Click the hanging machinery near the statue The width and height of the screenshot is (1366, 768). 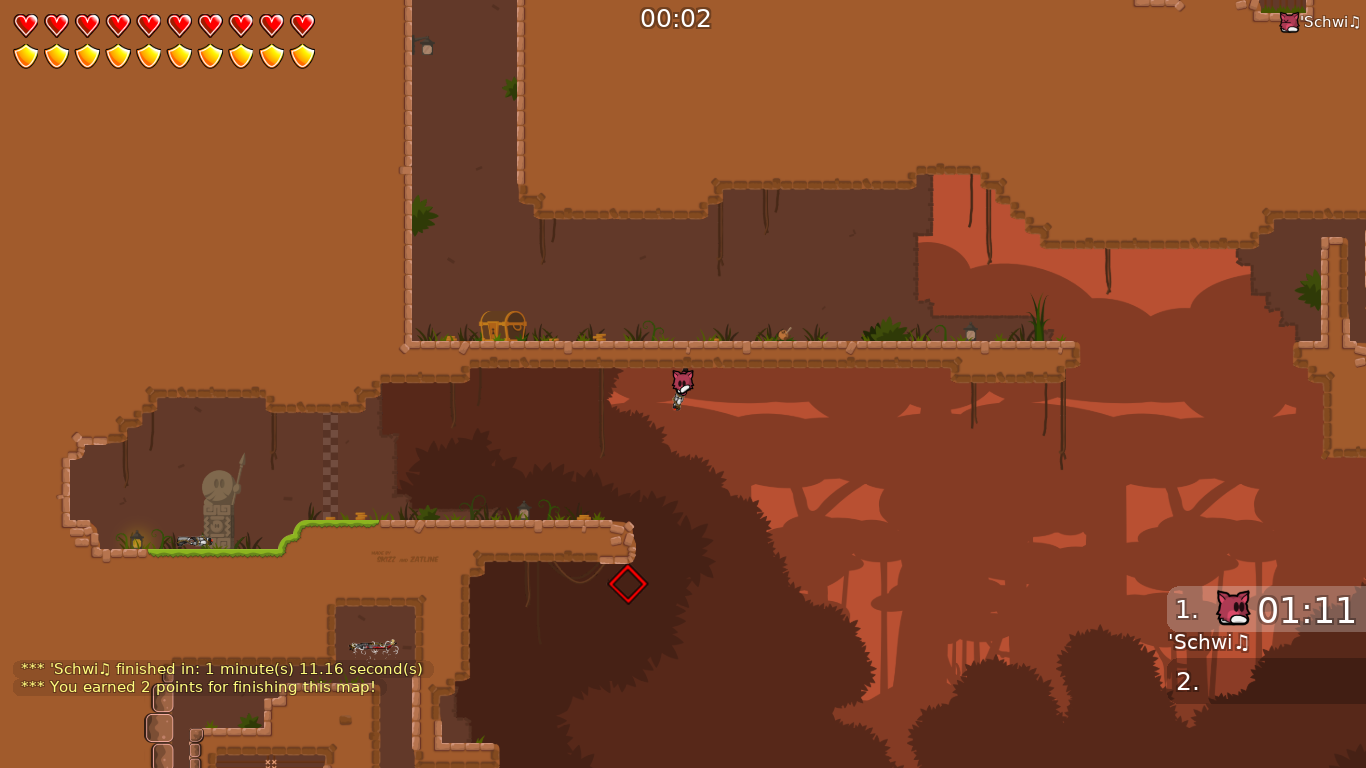pyautogui.click(x=194, y=541)
